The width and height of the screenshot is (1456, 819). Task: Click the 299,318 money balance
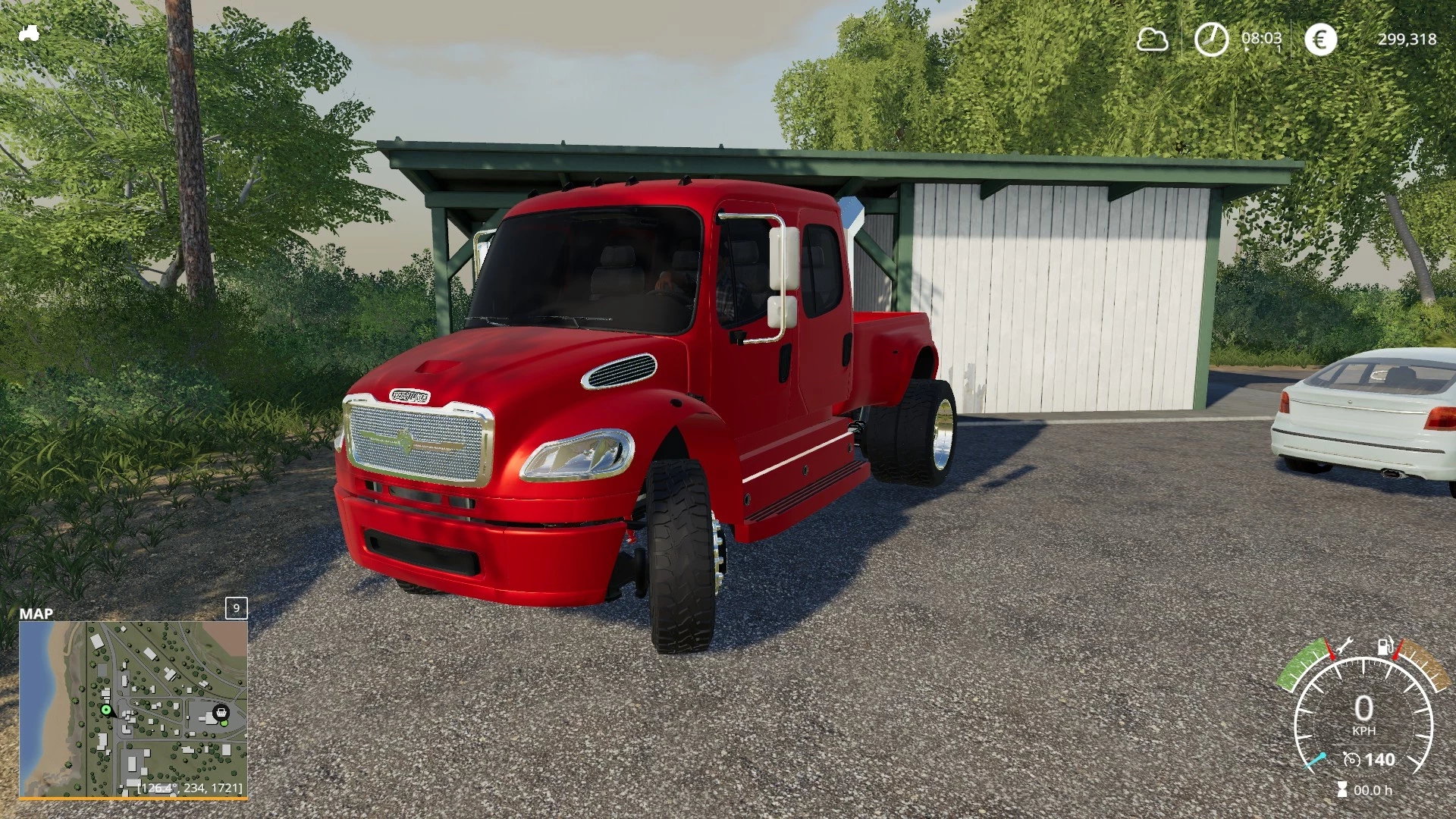point(1408,38)
